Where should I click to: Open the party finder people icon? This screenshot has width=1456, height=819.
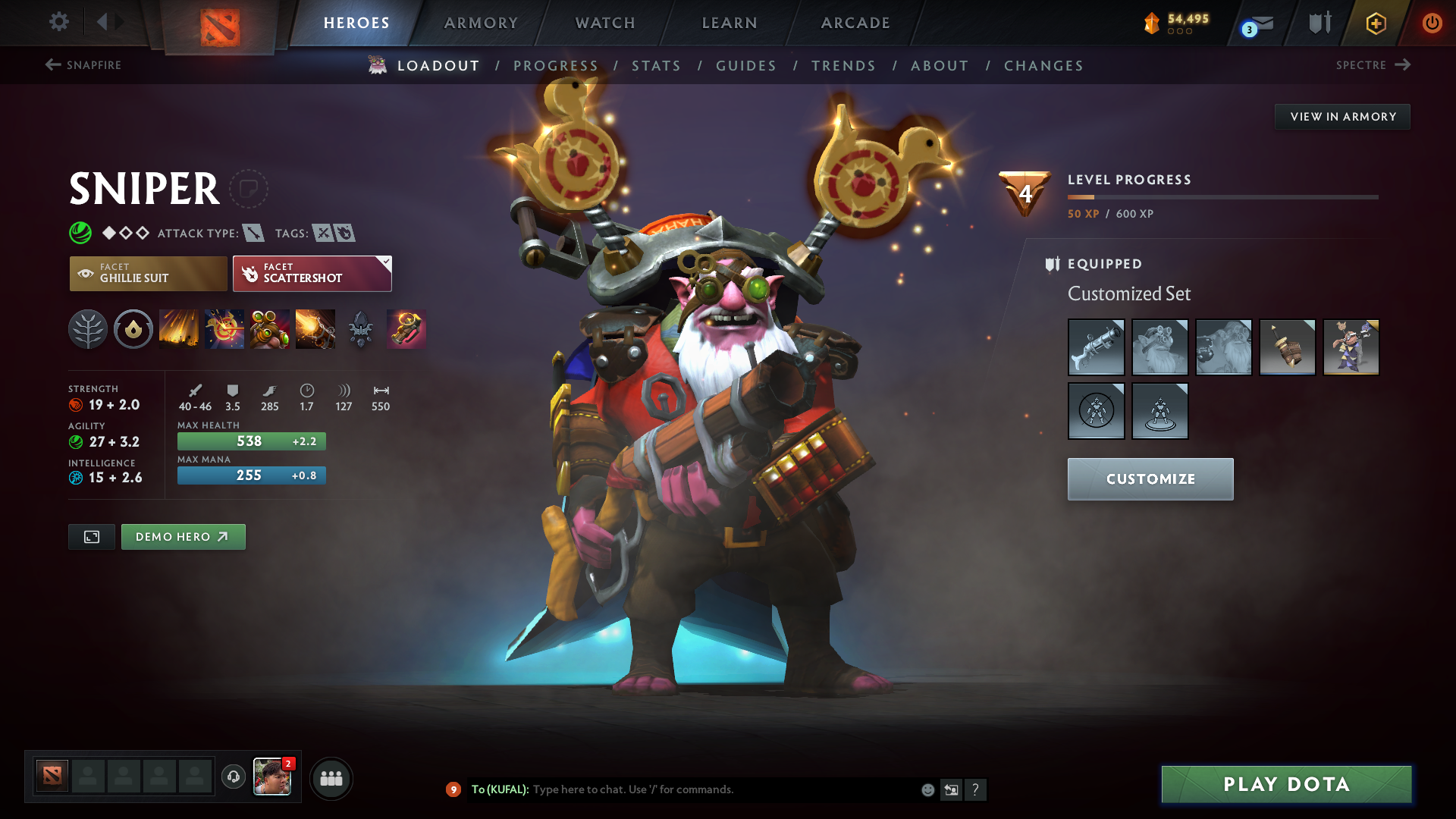pyautogui.click(x=331, y=778)
